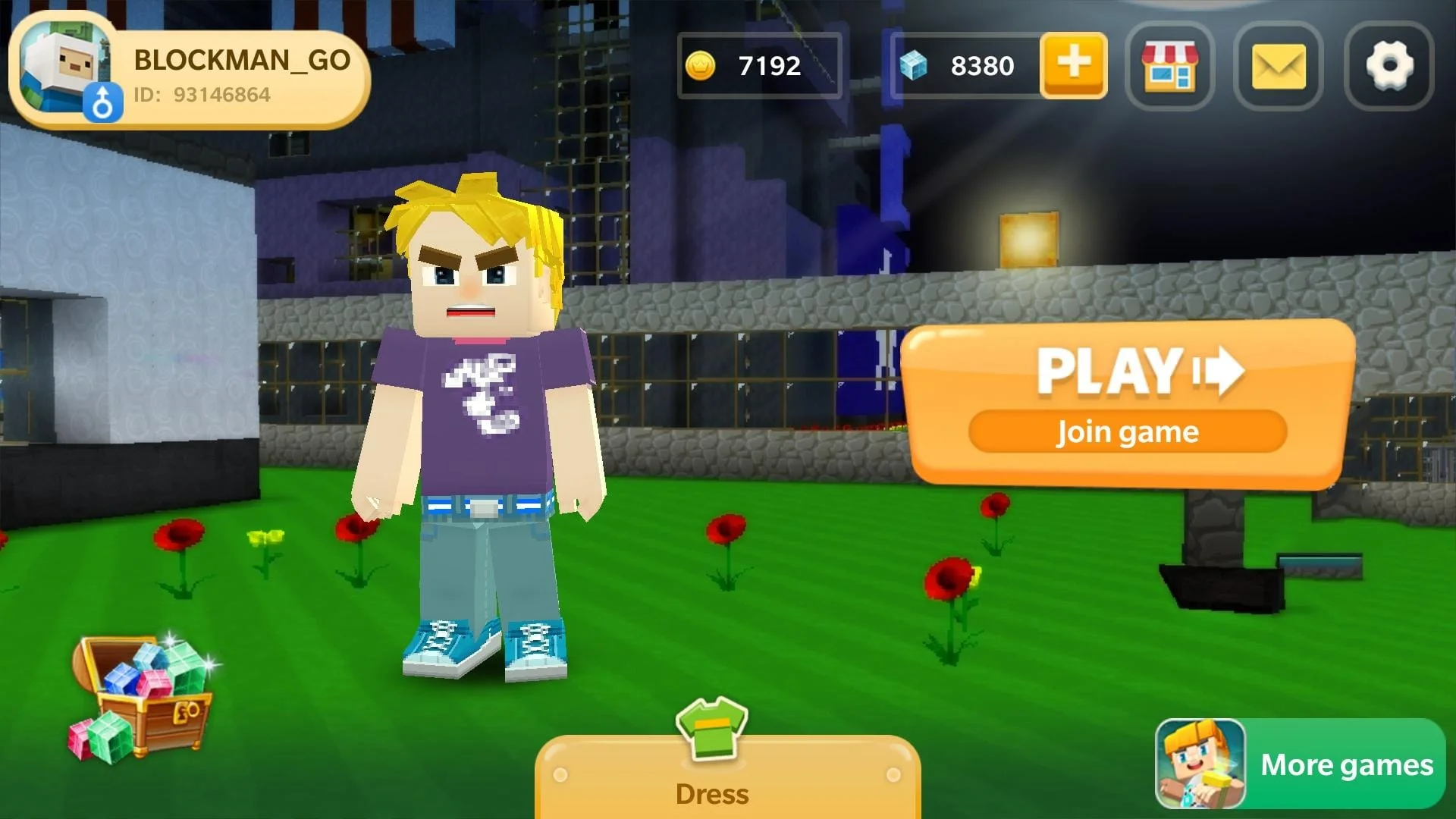Tap the More games app icon
Viewport: 1456px width, 819px height.
[x=1200, y=764]
